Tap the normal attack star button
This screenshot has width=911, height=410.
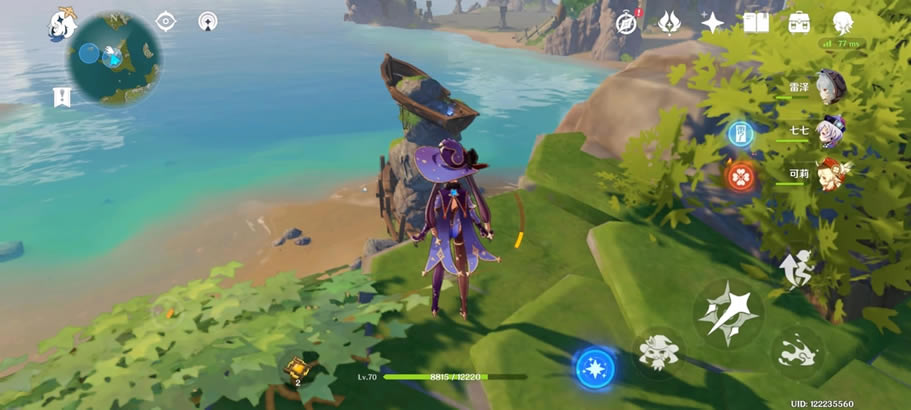tap(728, 313)
